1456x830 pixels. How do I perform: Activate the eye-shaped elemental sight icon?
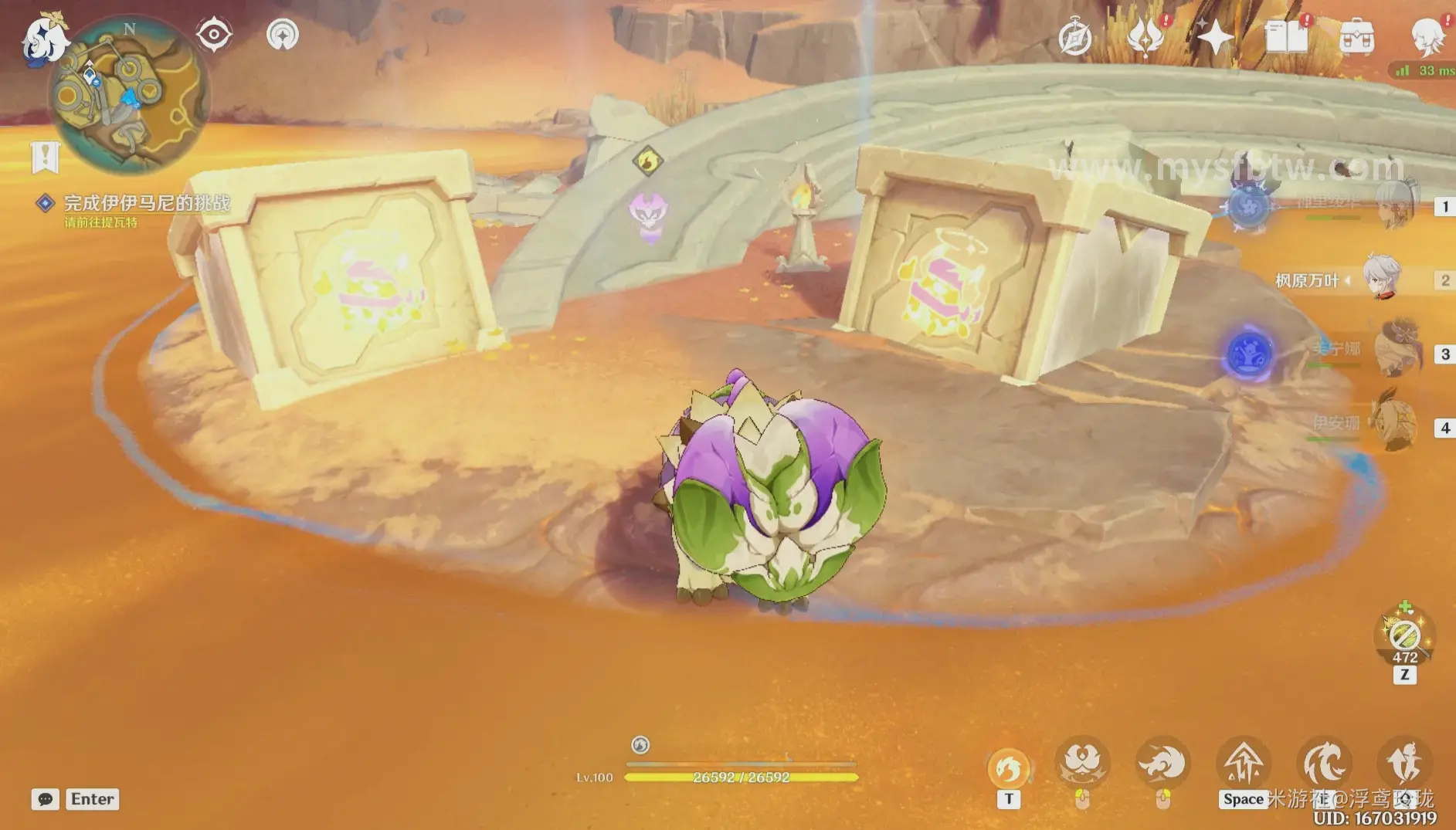click(x=214, y=35)
